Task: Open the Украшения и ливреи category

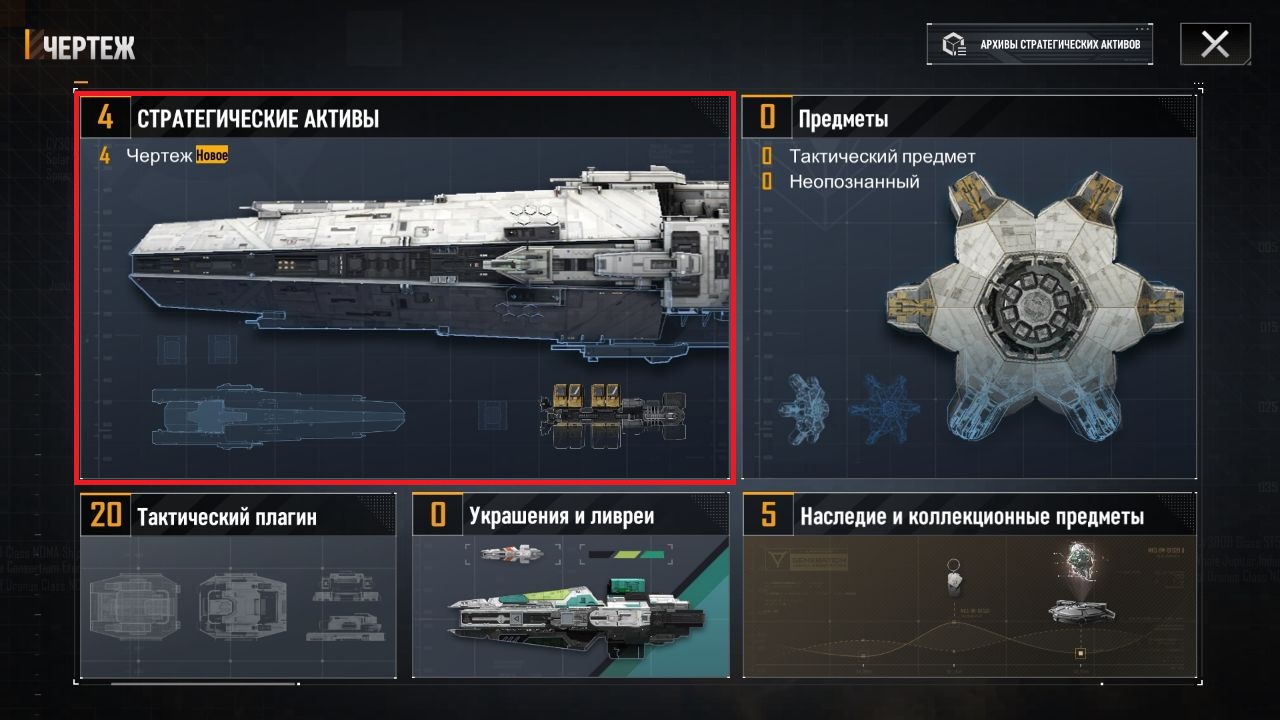Action: point(570,585)
